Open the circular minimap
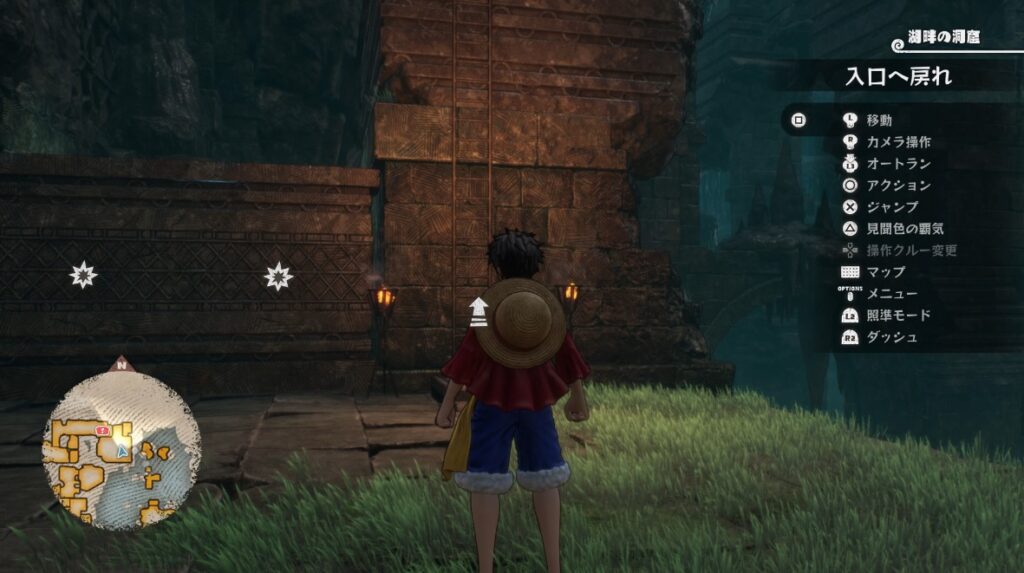This screenshot has width=1024, height=573. pos(121,449)
